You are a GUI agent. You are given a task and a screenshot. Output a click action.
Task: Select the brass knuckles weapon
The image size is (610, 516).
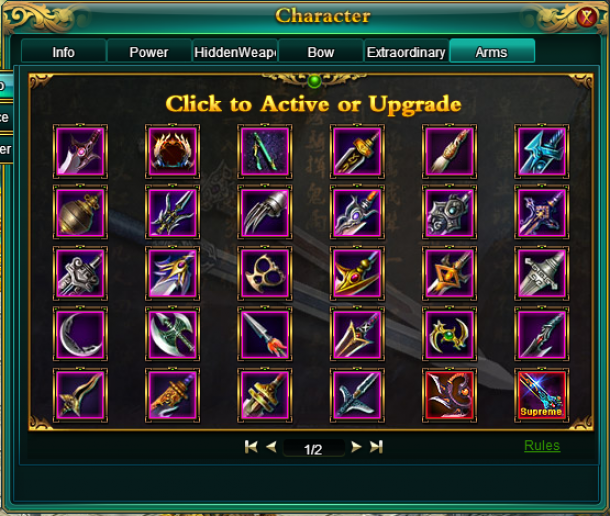[x=264, y=273]
